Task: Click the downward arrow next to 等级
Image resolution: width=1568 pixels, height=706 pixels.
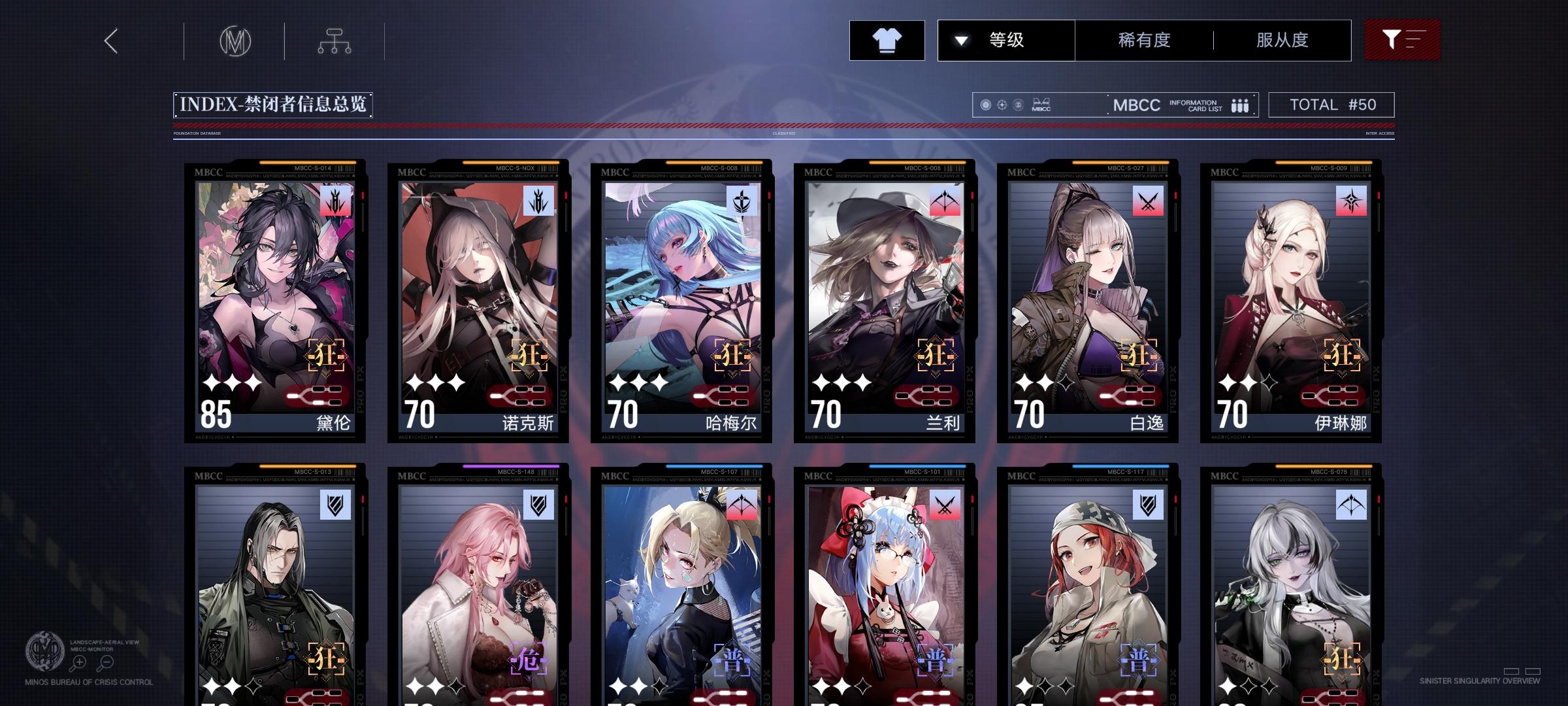Action: click(960, 39)
